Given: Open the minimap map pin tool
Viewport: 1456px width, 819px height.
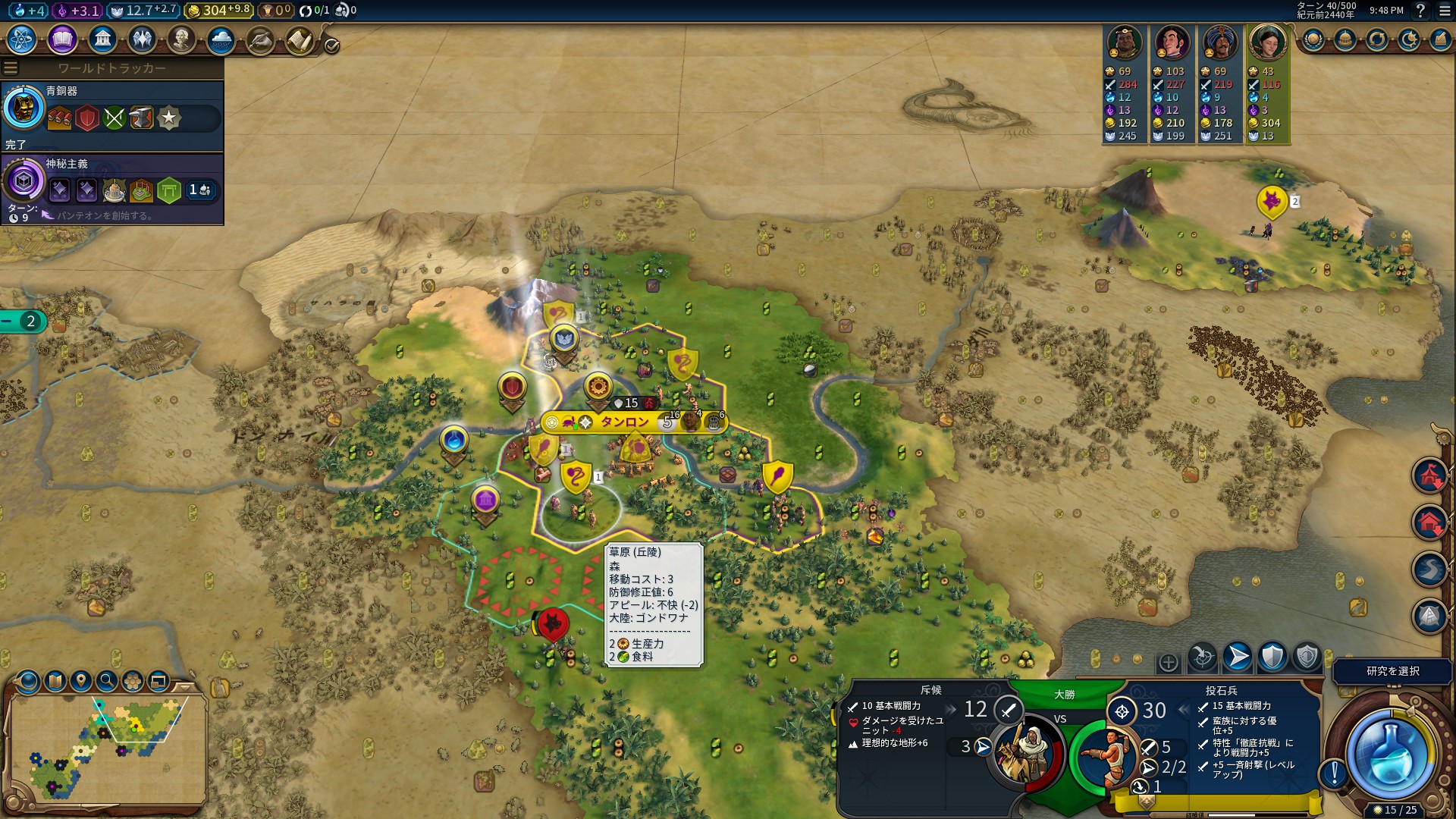Looking at the screenshot, I should point(81,681).
